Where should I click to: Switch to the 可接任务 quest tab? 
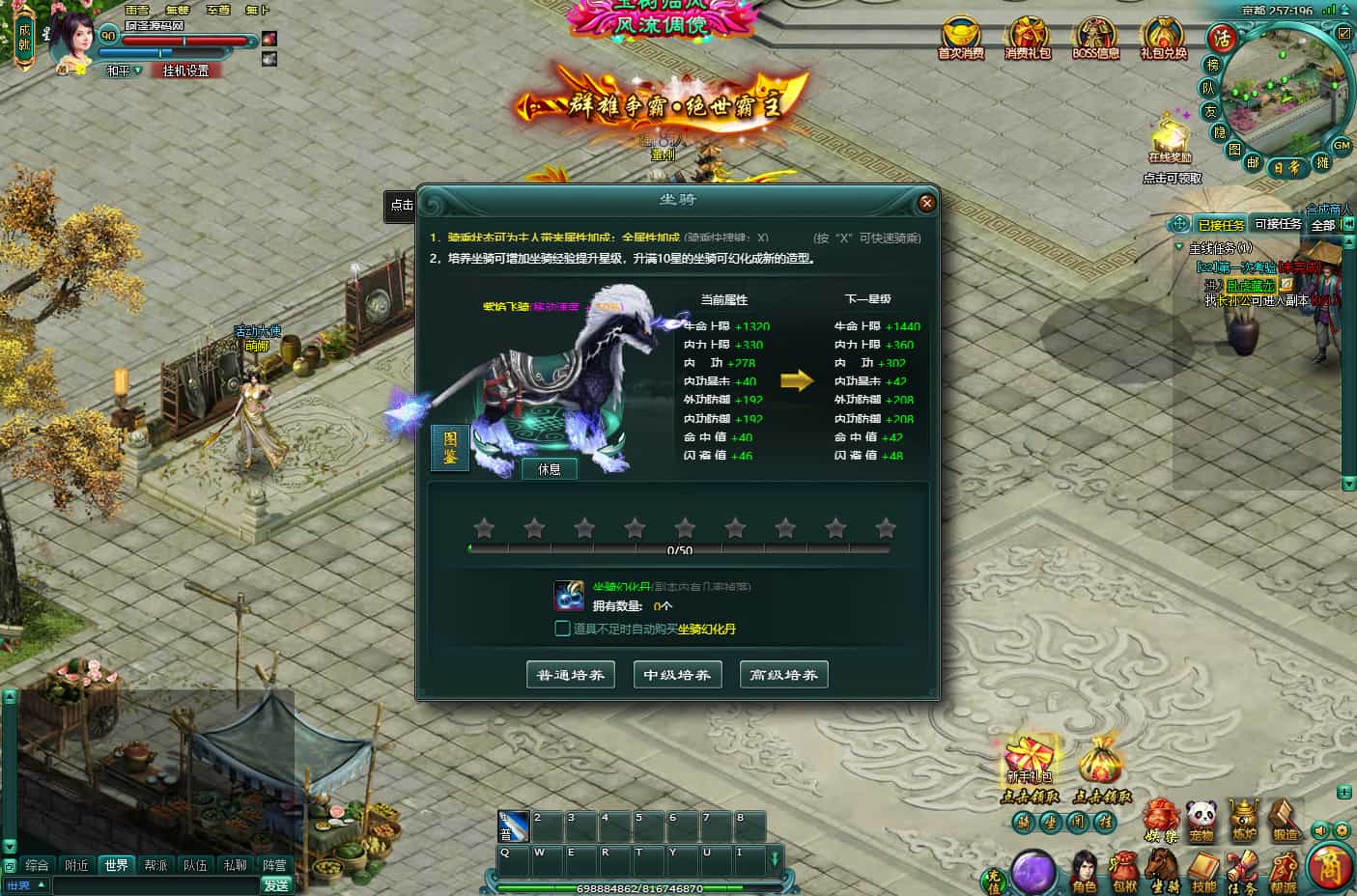click(x=1277, y=224)
